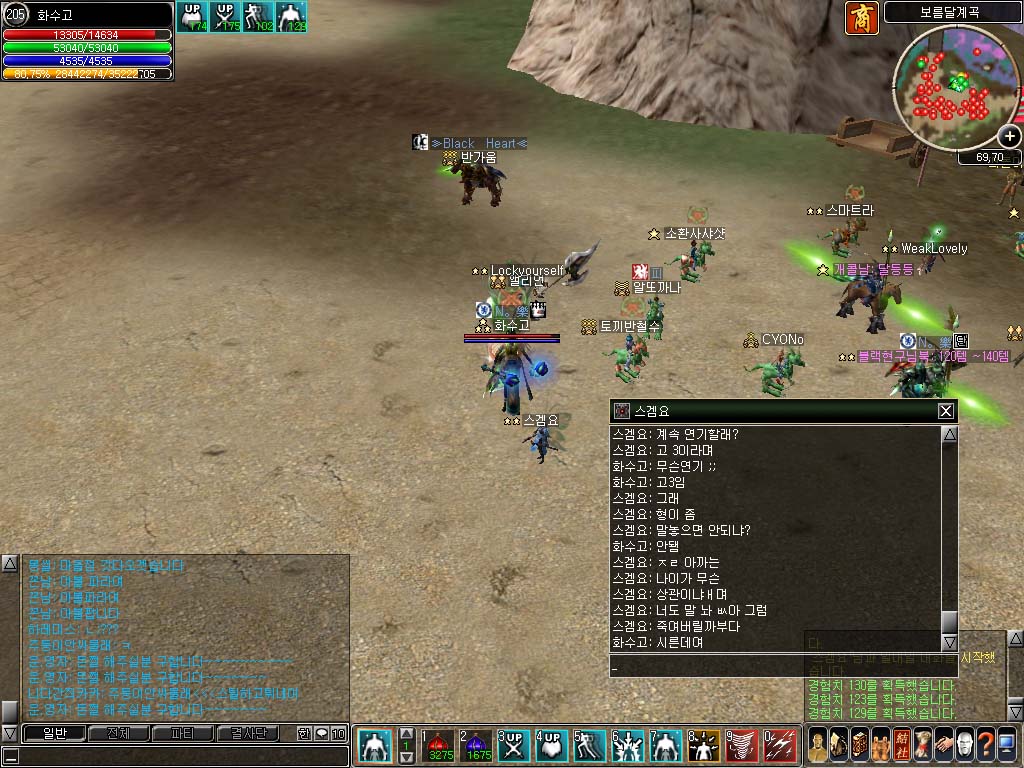
Task: Switch to the 파티 chat tab
Action: (x=181, y=733)
